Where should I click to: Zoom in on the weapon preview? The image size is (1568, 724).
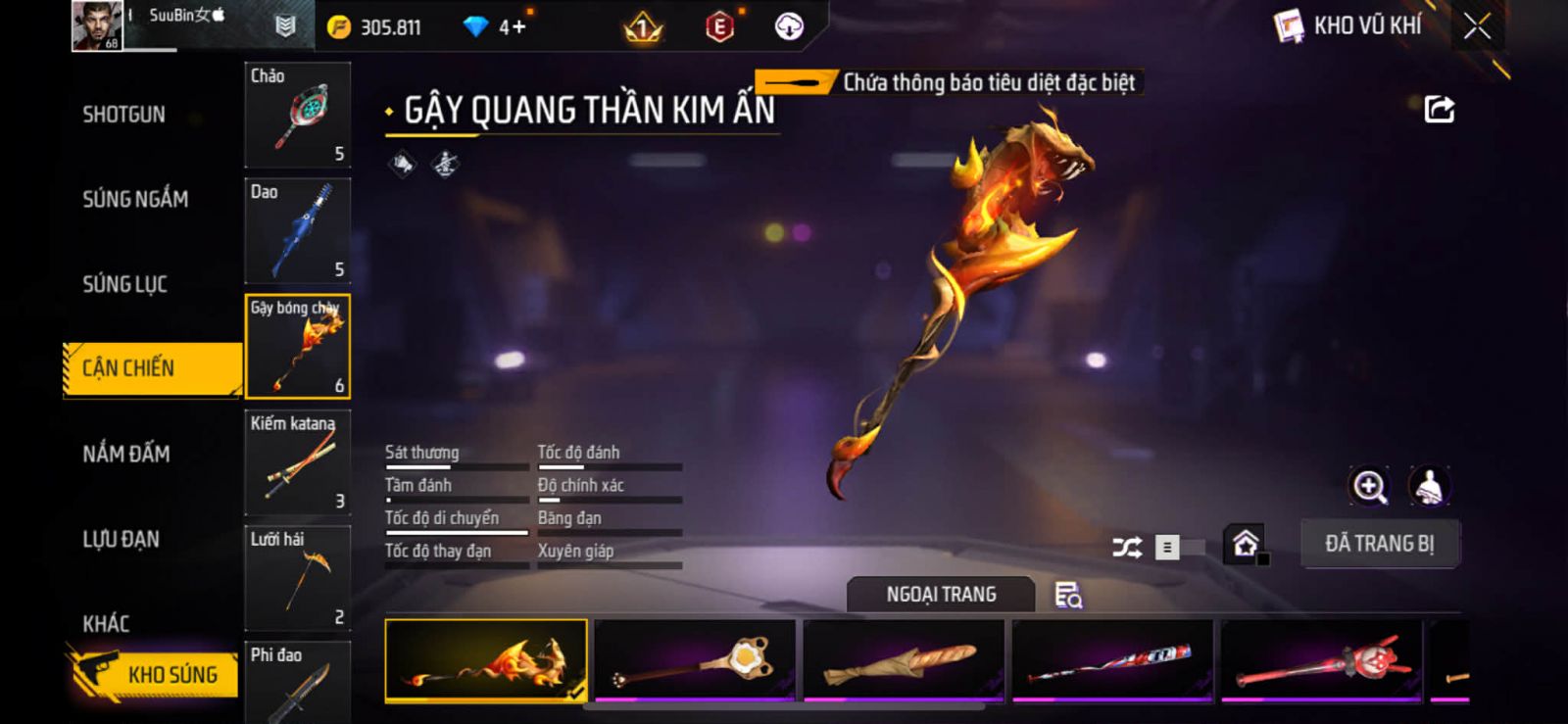(1369, 486)
